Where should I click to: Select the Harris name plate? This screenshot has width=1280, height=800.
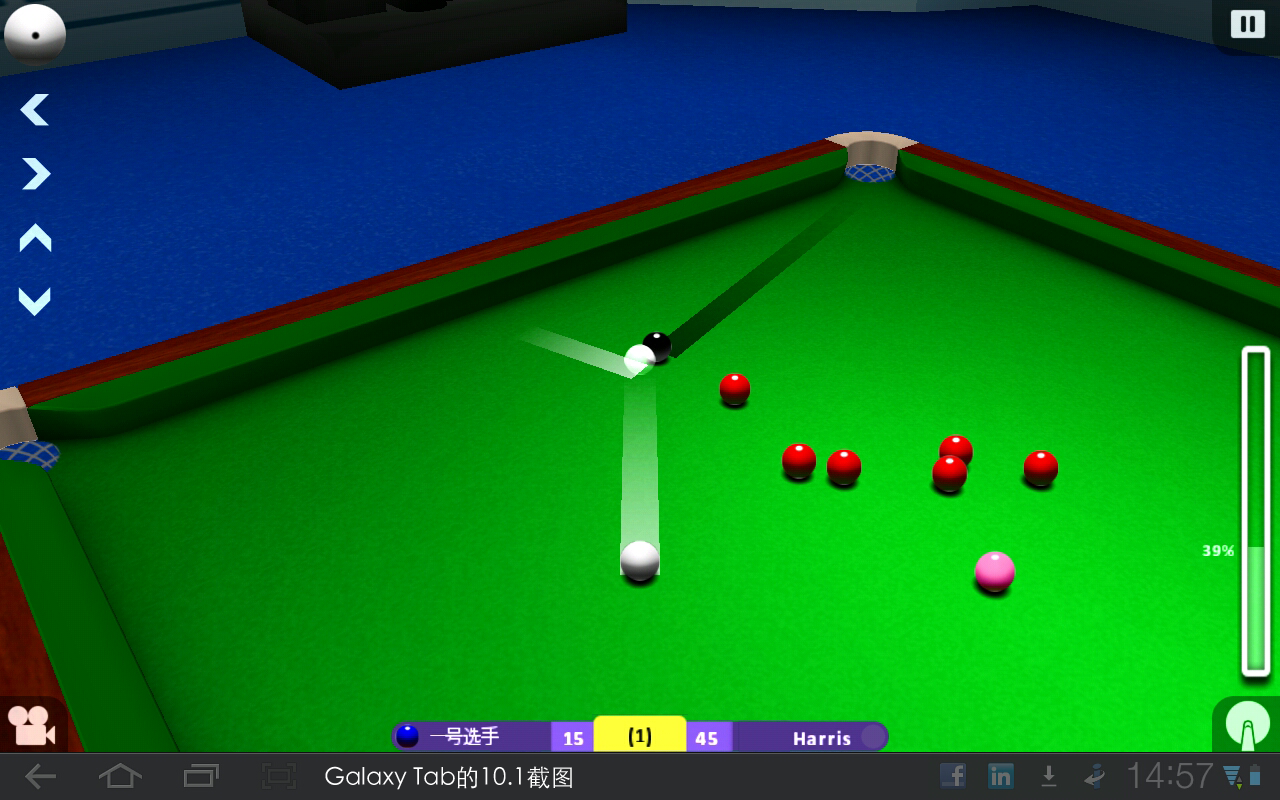pos(820,737)
